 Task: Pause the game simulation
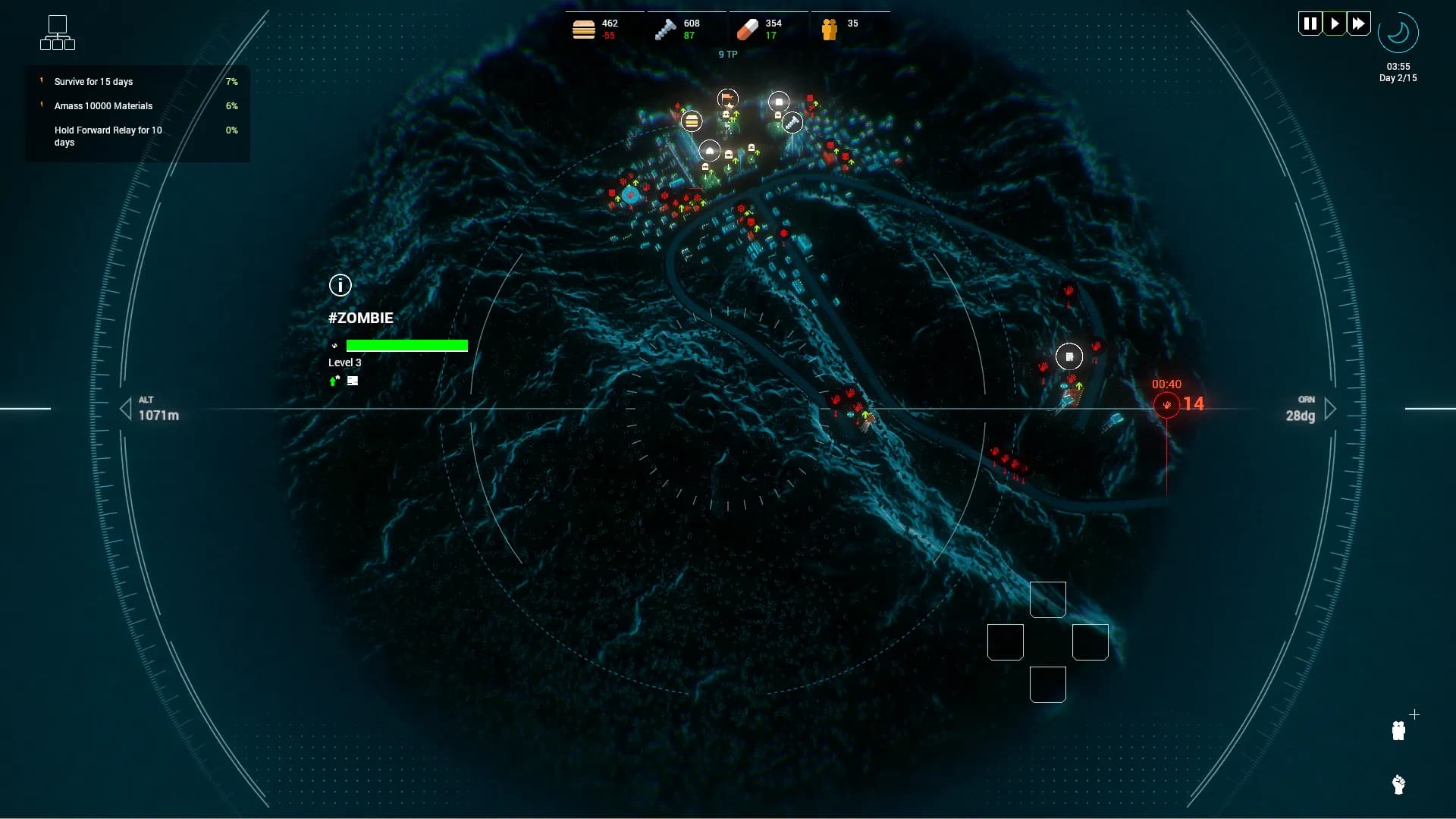[x=1310, y=23]
